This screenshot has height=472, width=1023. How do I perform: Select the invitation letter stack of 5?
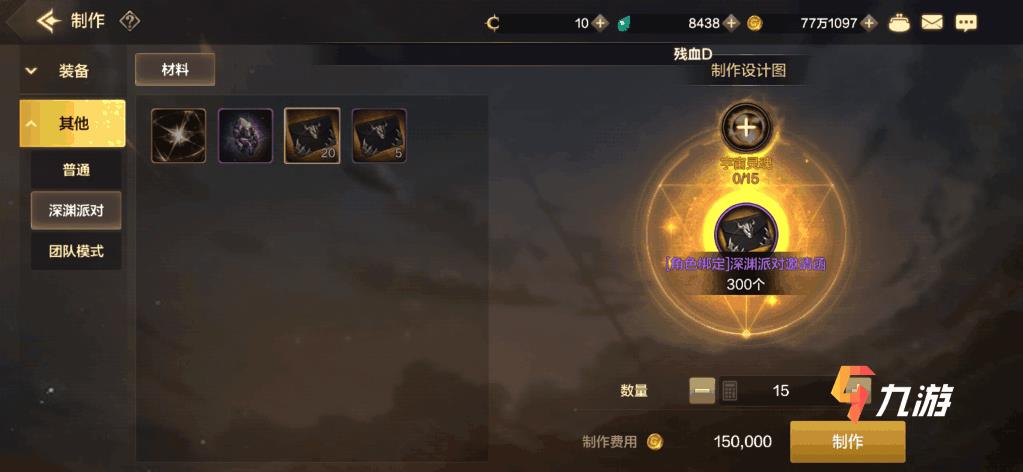click(x=379, y=136)
